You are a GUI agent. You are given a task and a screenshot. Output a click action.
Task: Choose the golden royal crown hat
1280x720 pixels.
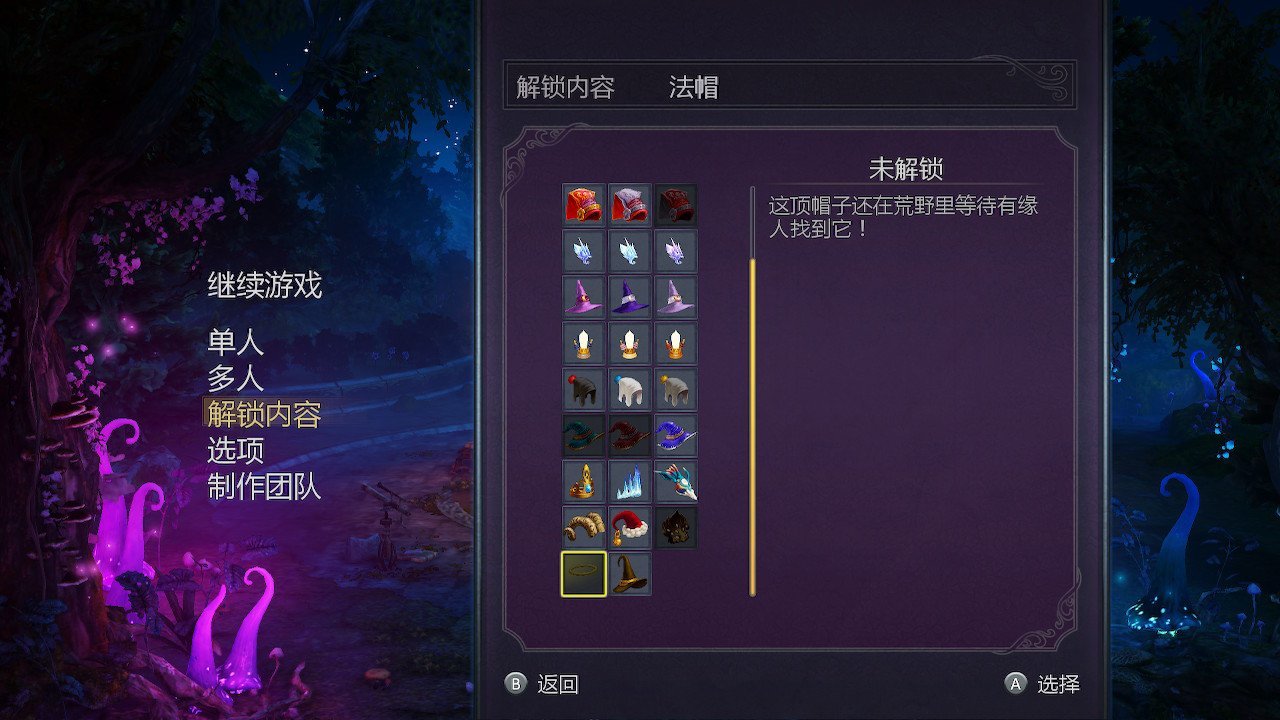583,483
